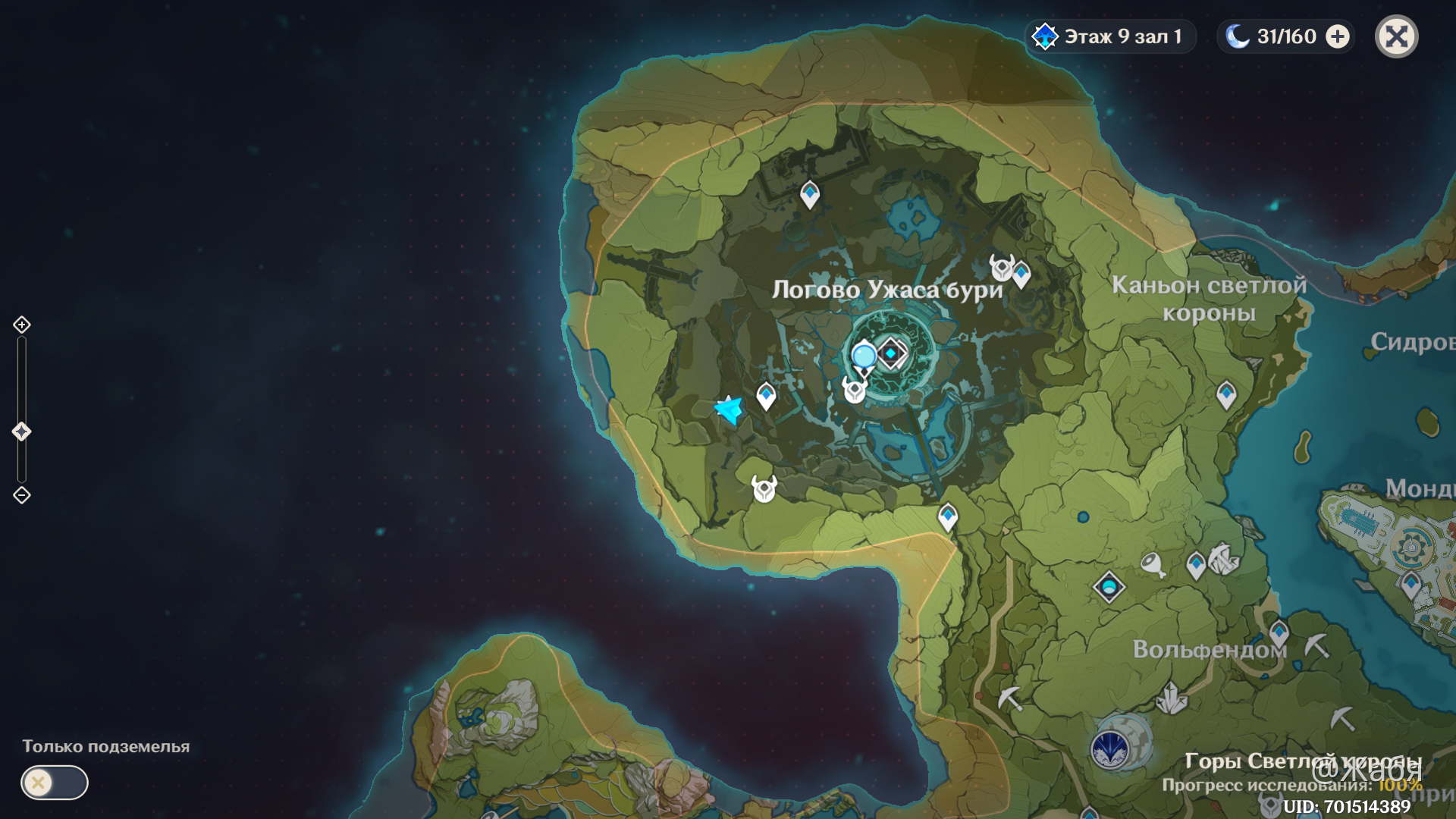Choose the teleport waypoint in Mondstadt city
Viewport: 1456px width, 819px height.
point(1410,585)
